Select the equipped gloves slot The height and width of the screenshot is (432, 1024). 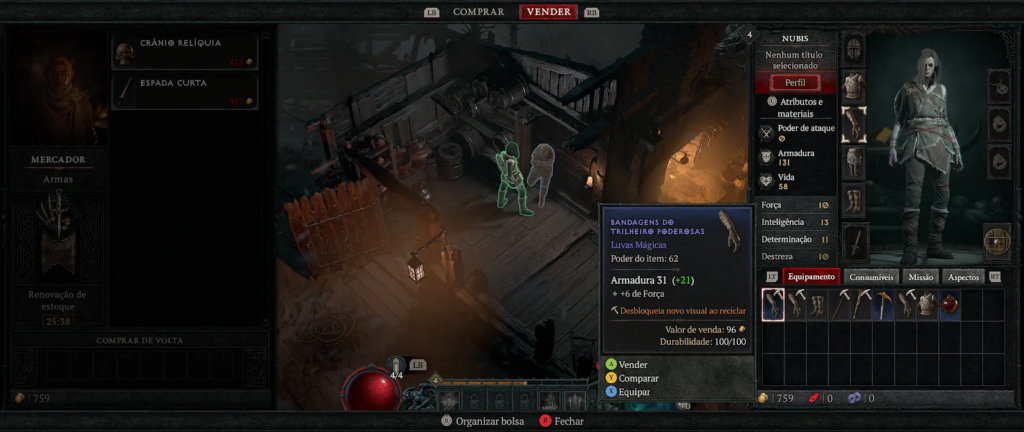click(854, 124)
